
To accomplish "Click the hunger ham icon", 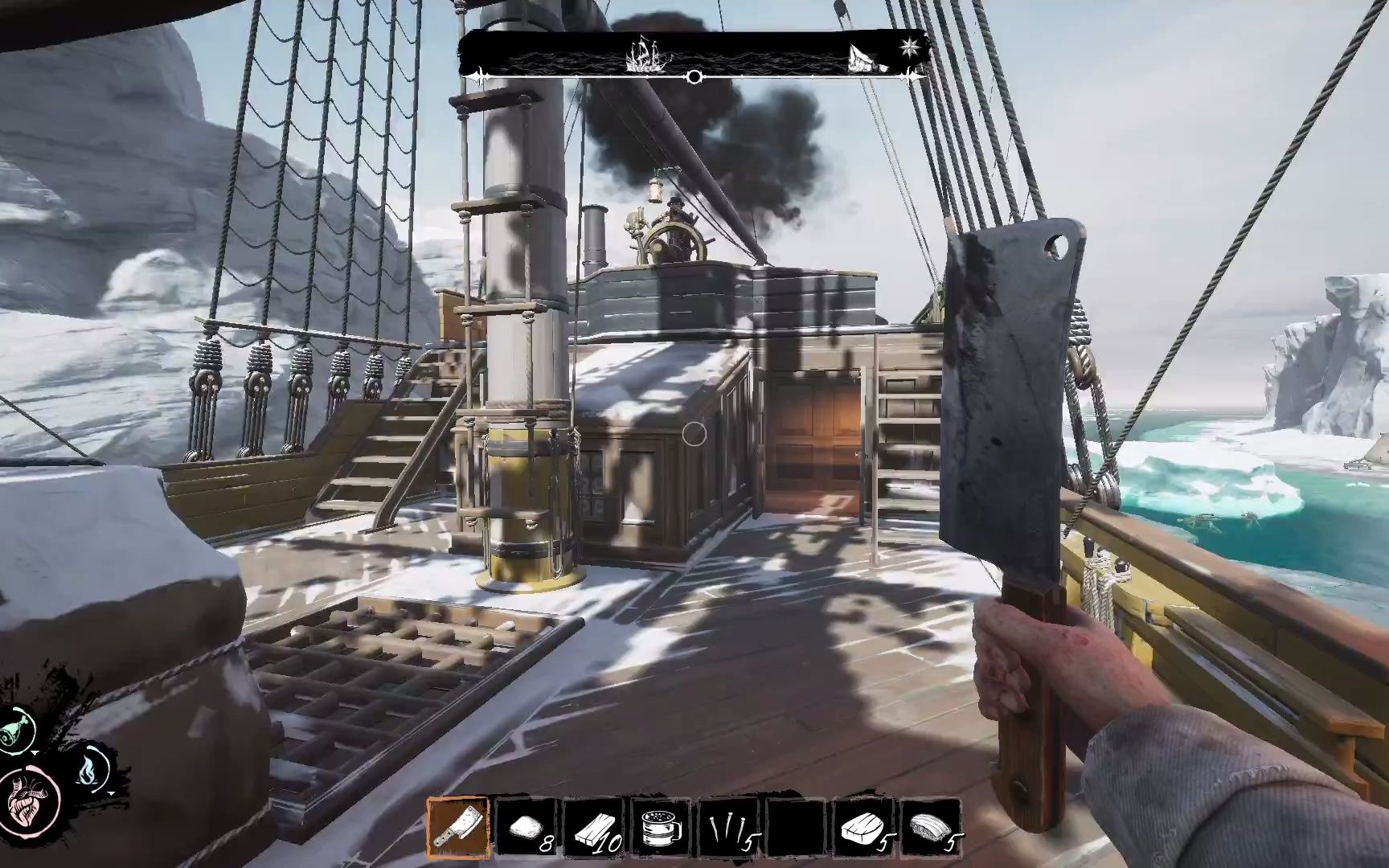I will coord(18,731).
